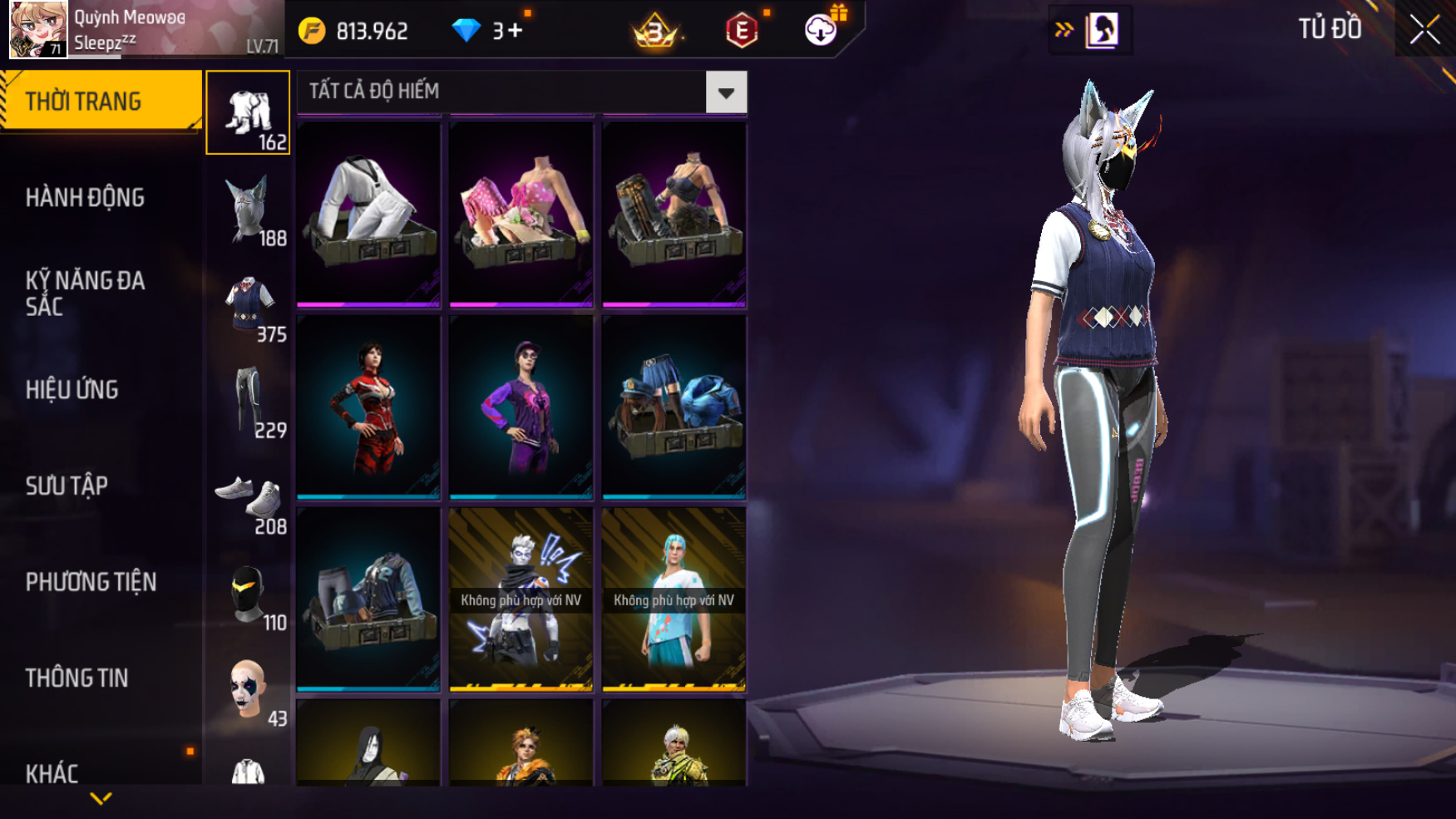Close the Tủ Đồ wardrobe screen
The height and width of the screenshot is (819, 1456).
coord(1424,30)
